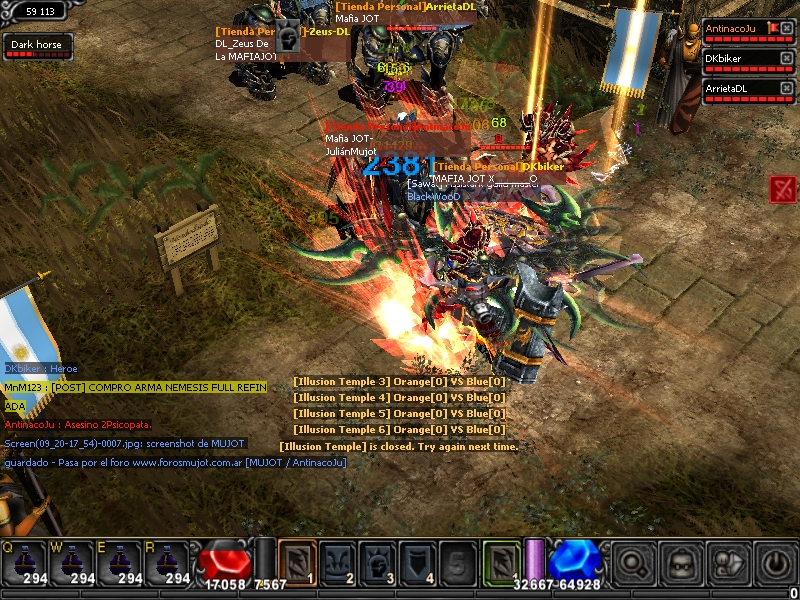
Task: Click the fist skill icon near Zeus-DL
Action: tap(288, 36)
